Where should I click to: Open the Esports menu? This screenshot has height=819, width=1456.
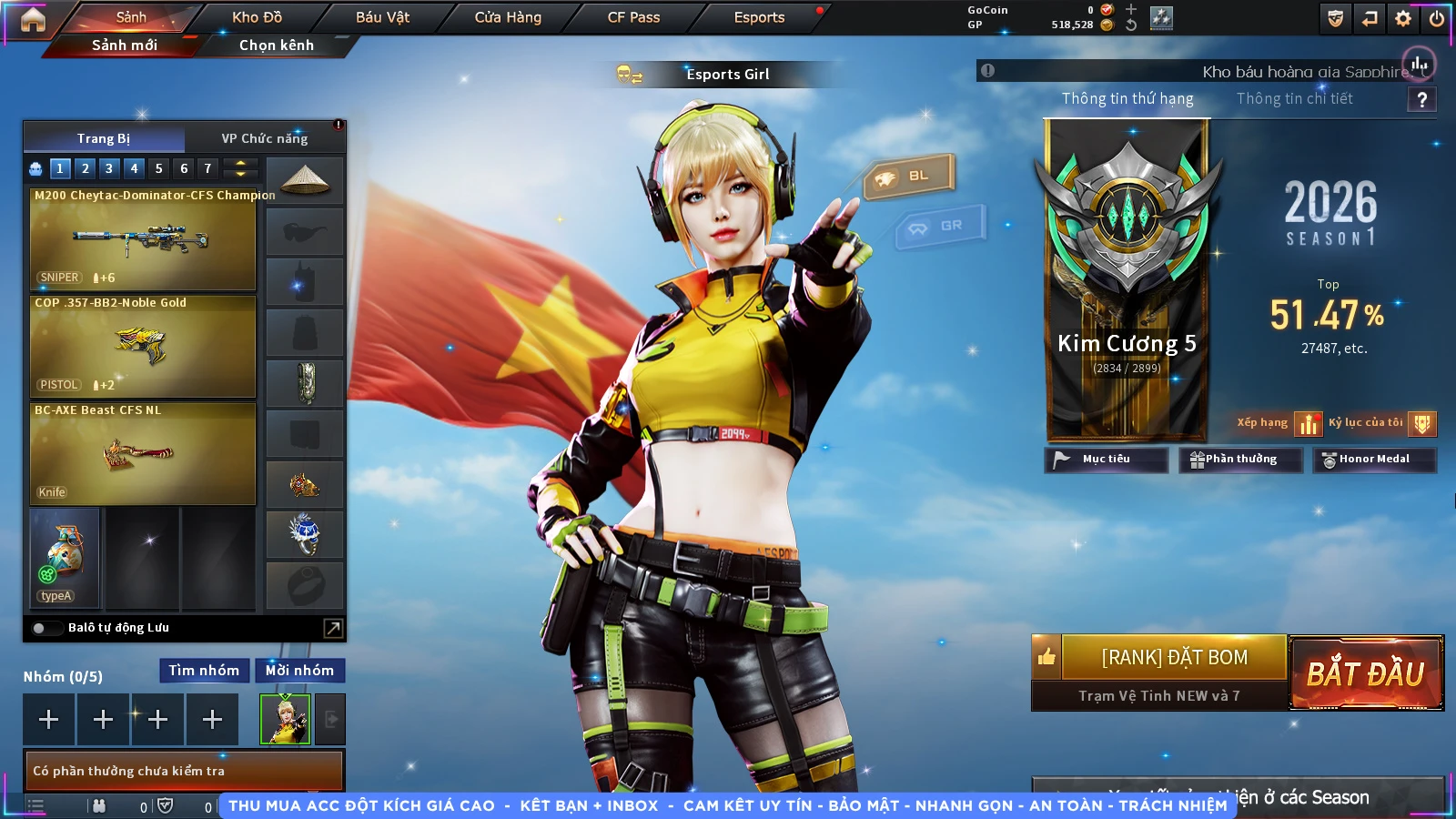[x=759, y=17]
